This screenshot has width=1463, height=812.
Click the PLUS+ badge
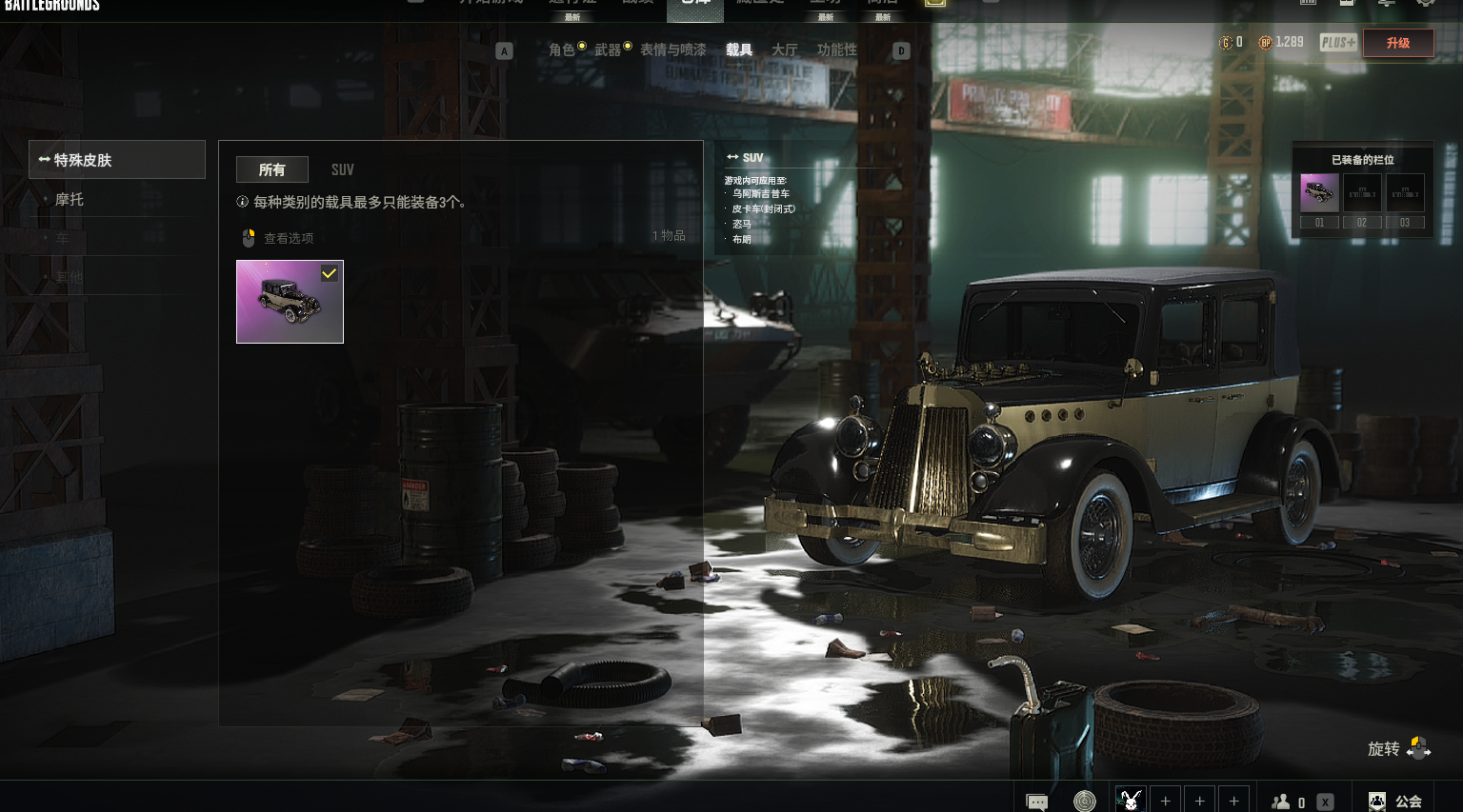click(x=1337, y=43)
